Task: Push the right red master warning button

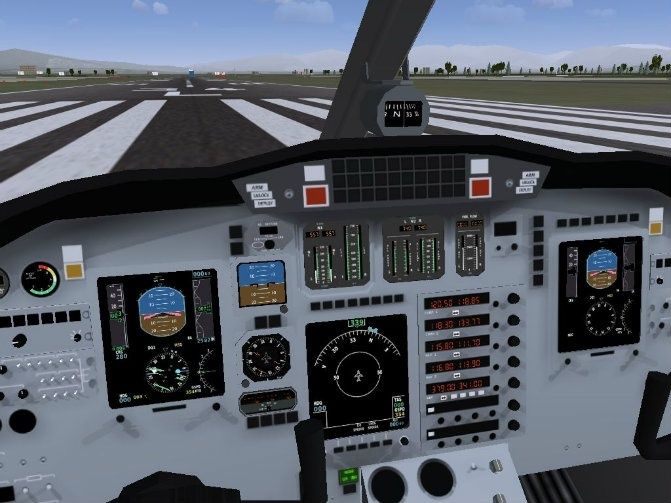Action: click(x=481, y=187)
